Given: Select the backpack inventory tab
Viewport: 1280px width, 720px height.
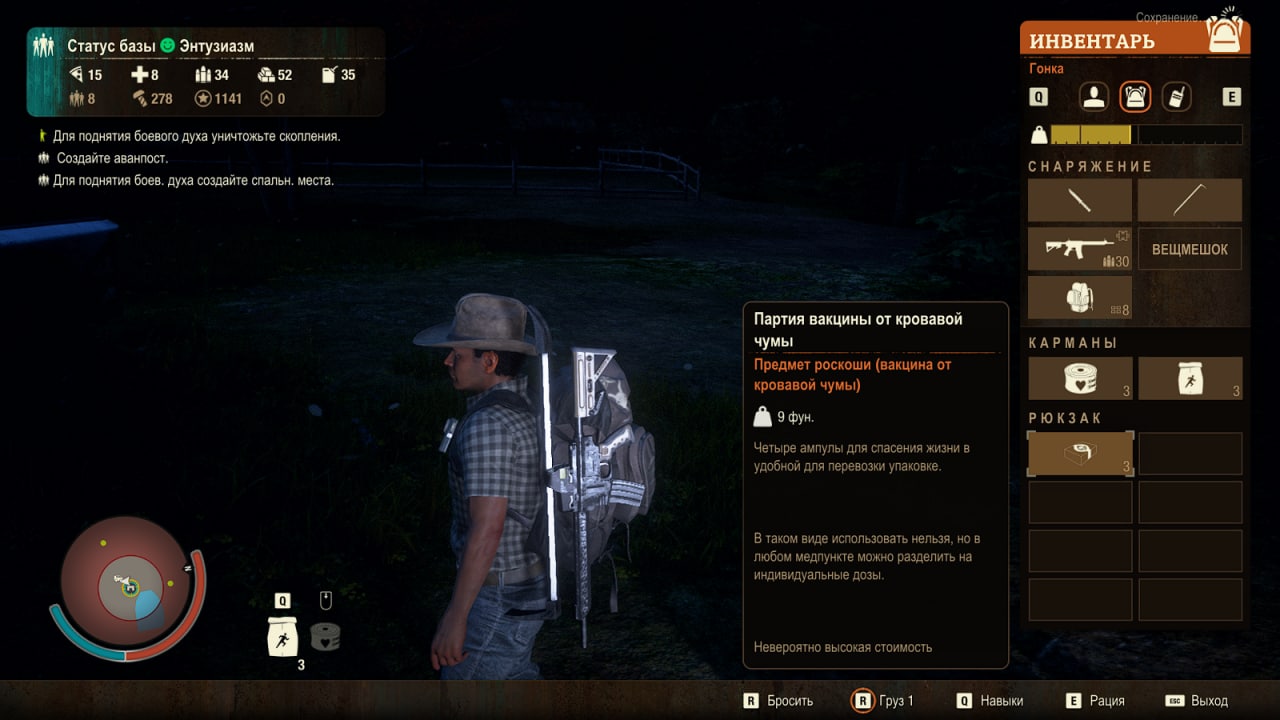Looking at the screenshot, I should [x=1135, y=97].
